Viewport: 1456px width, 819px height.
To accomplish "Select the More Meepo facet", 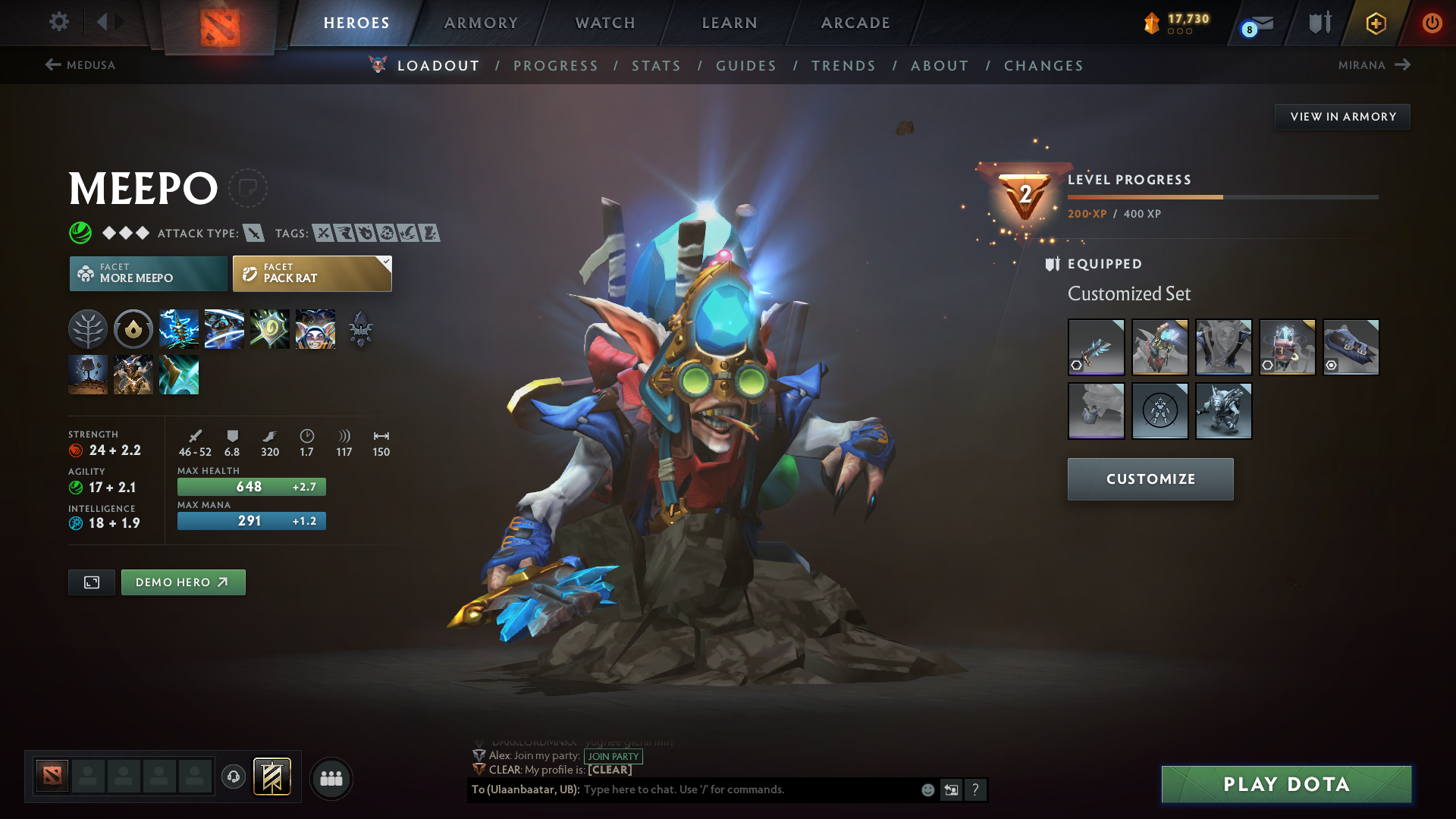I will pyautogui.click(x=148, y=273).
